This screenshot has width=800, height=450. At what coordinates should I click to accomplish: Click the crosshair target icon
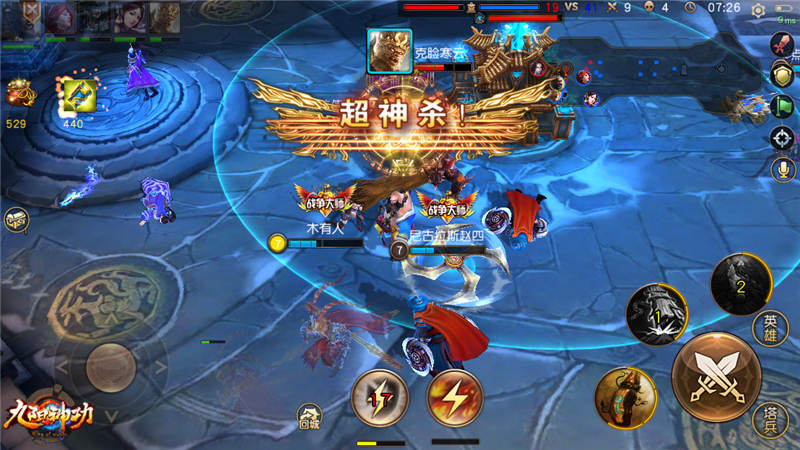(782, 137)
